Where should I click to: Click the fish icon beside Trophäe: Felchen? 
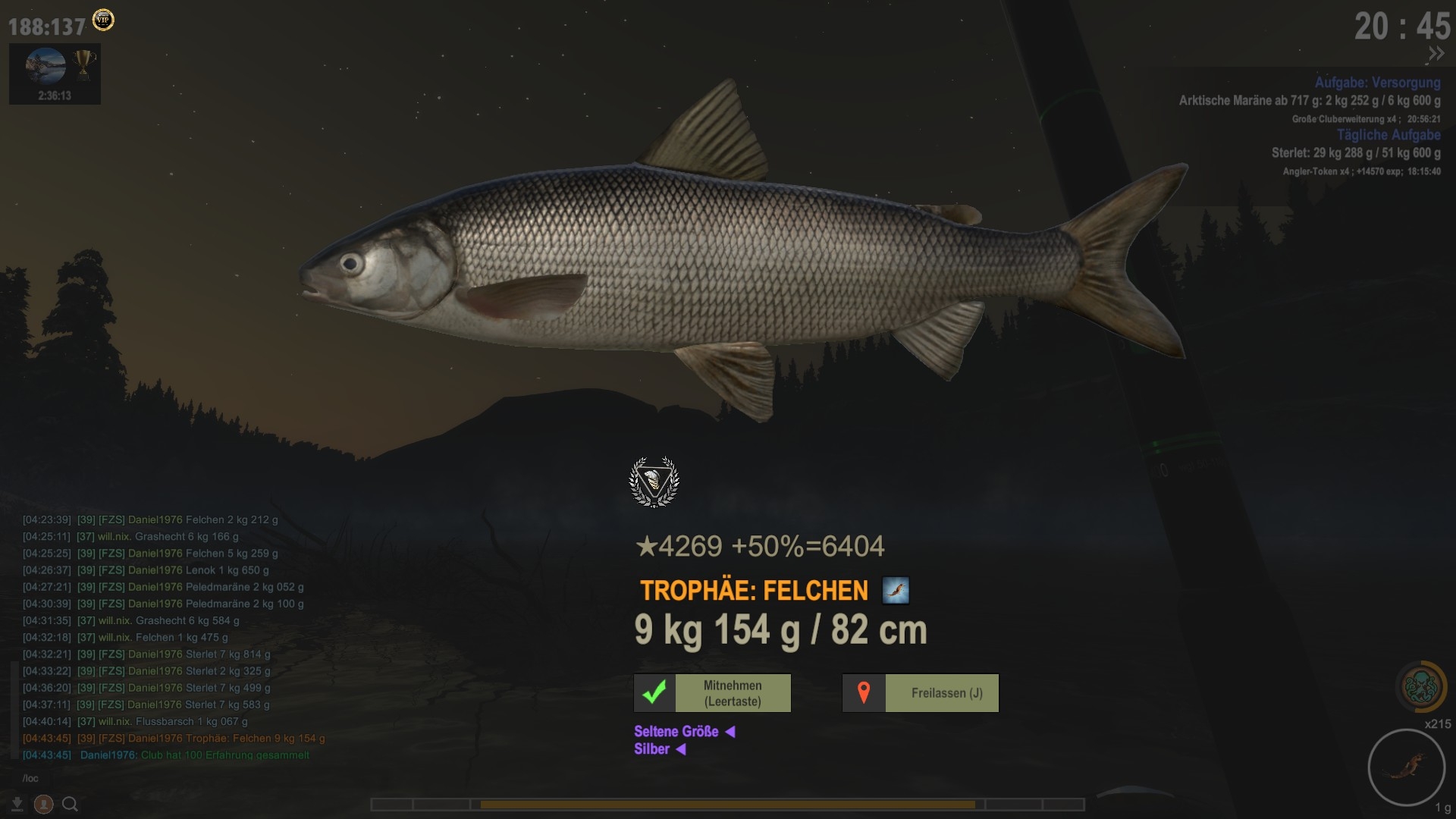[x=896, y=590]
